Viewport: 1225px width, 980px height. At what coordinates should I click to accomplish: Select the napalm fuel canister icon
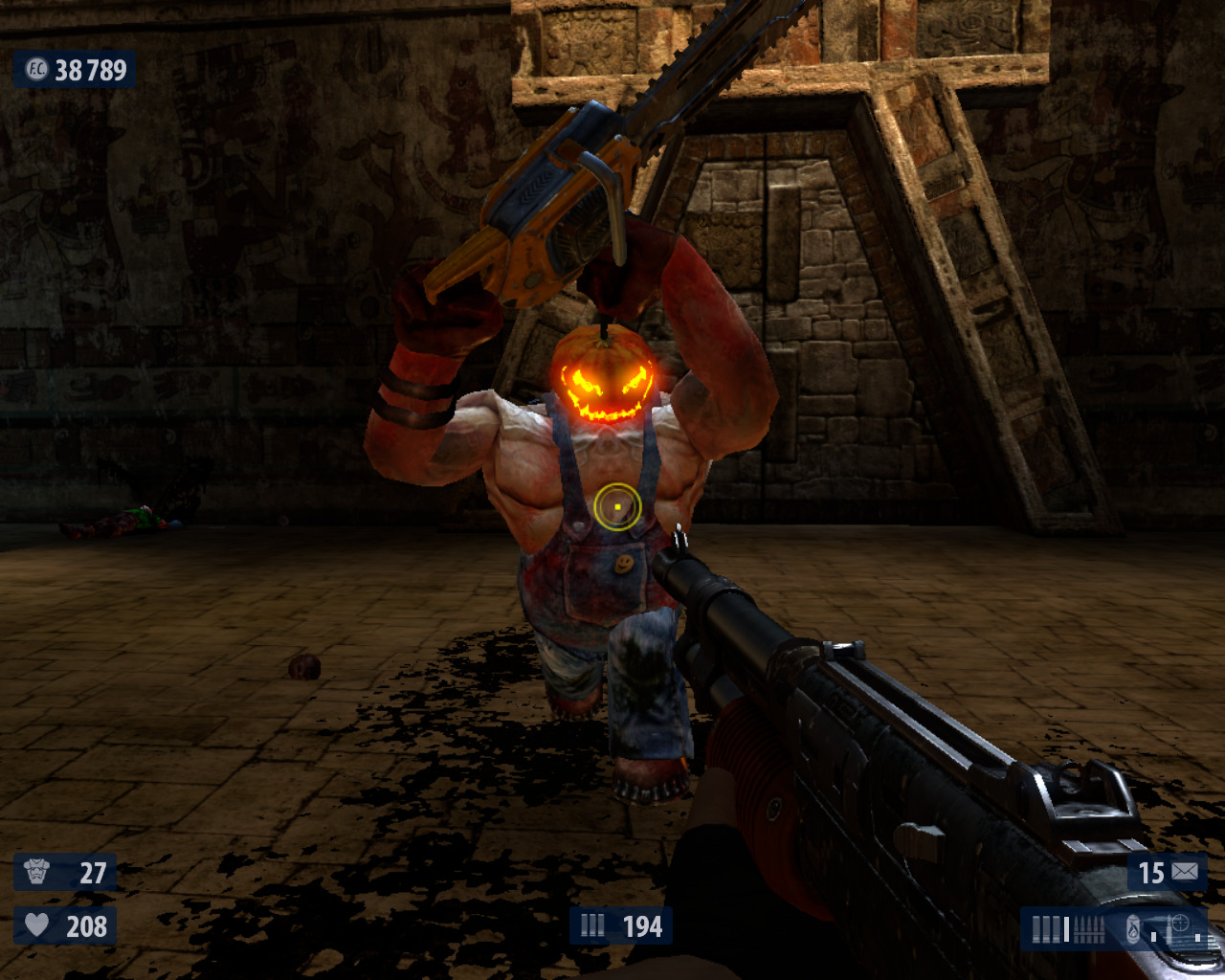pos(1133,929)
